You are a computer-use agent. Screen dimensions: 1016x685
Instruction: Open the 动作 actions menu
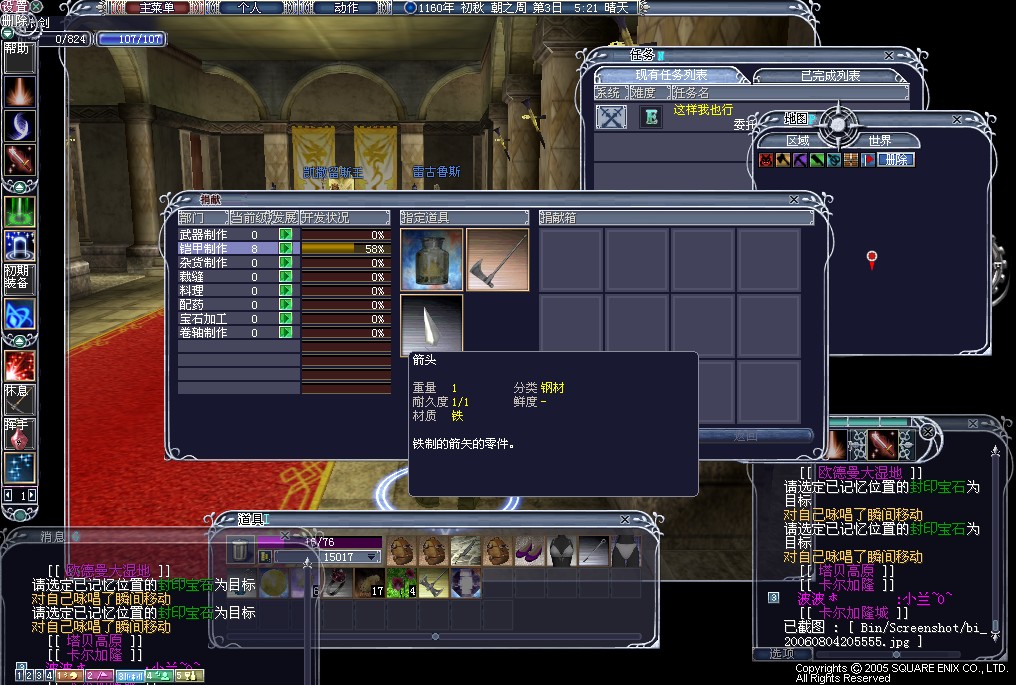point(346,7)
